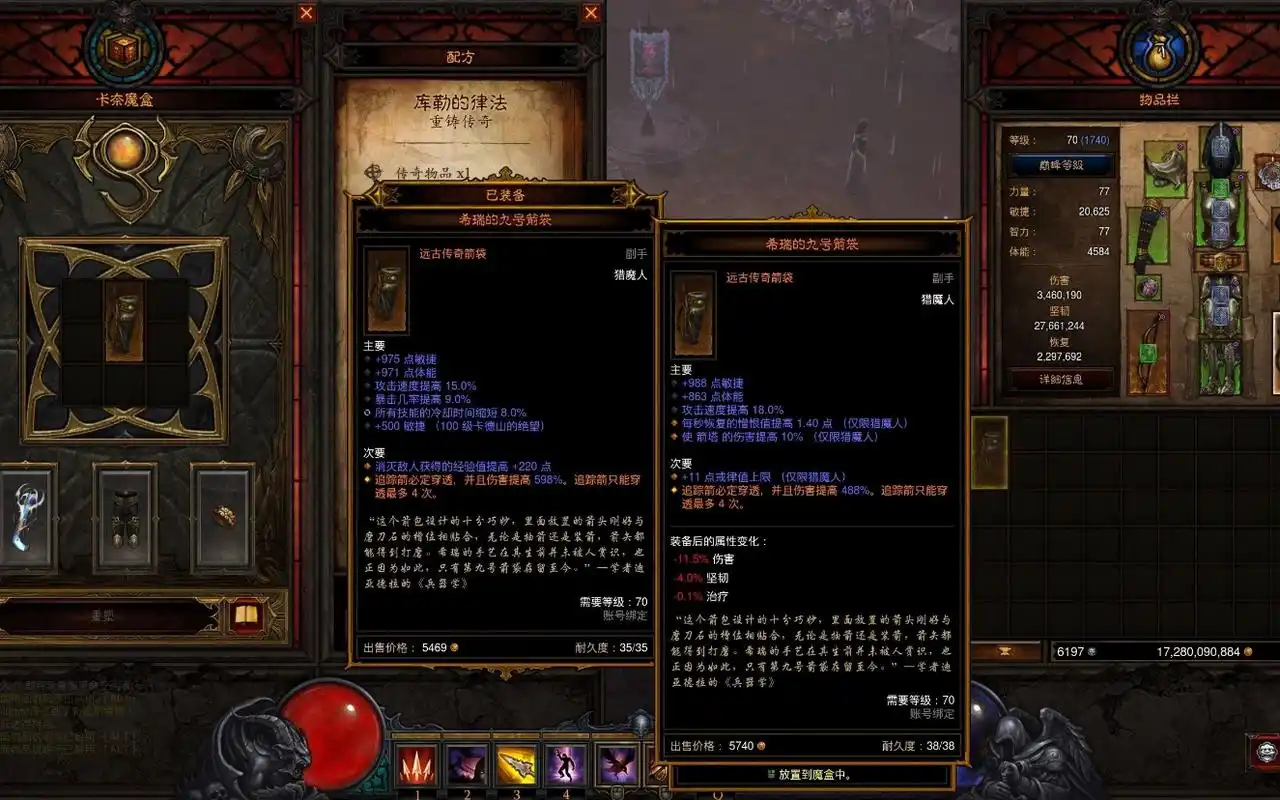Click the blacksmith anvil icon beside the currency bar
The width and height of the screenshot is (1280, 800).
(1004, 650)
